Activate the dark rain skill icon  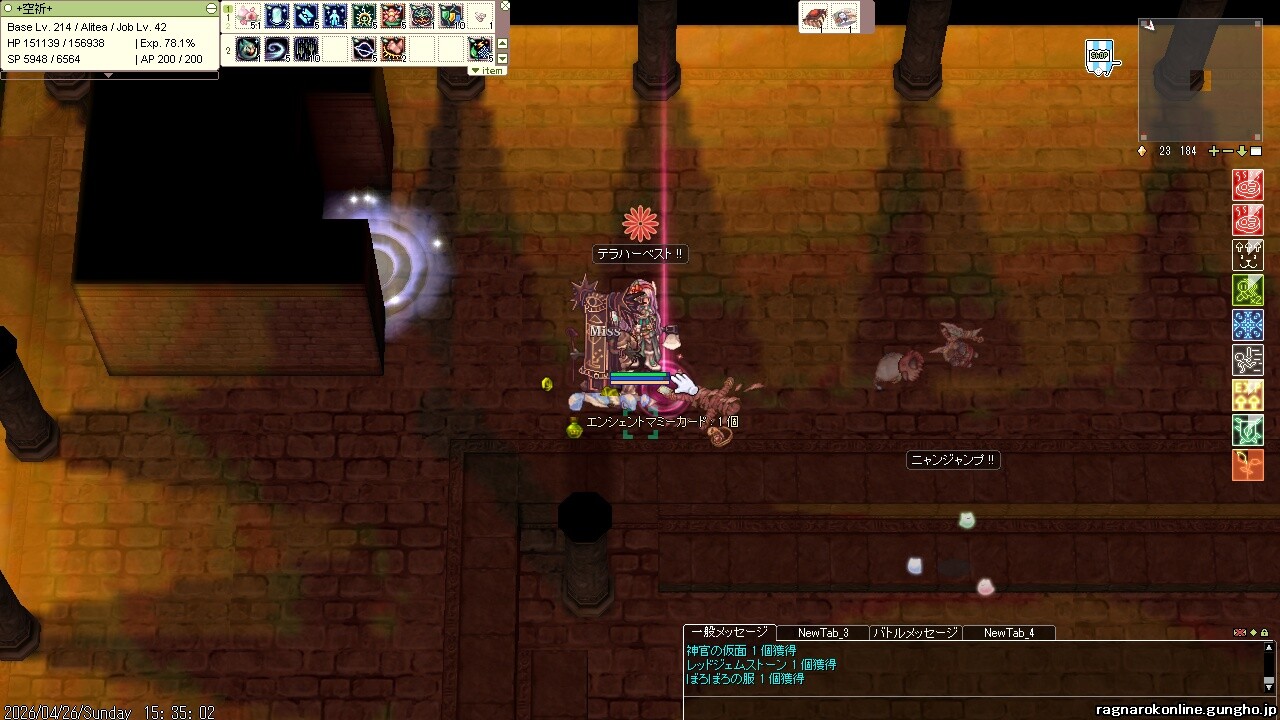[x=306, y=48]
